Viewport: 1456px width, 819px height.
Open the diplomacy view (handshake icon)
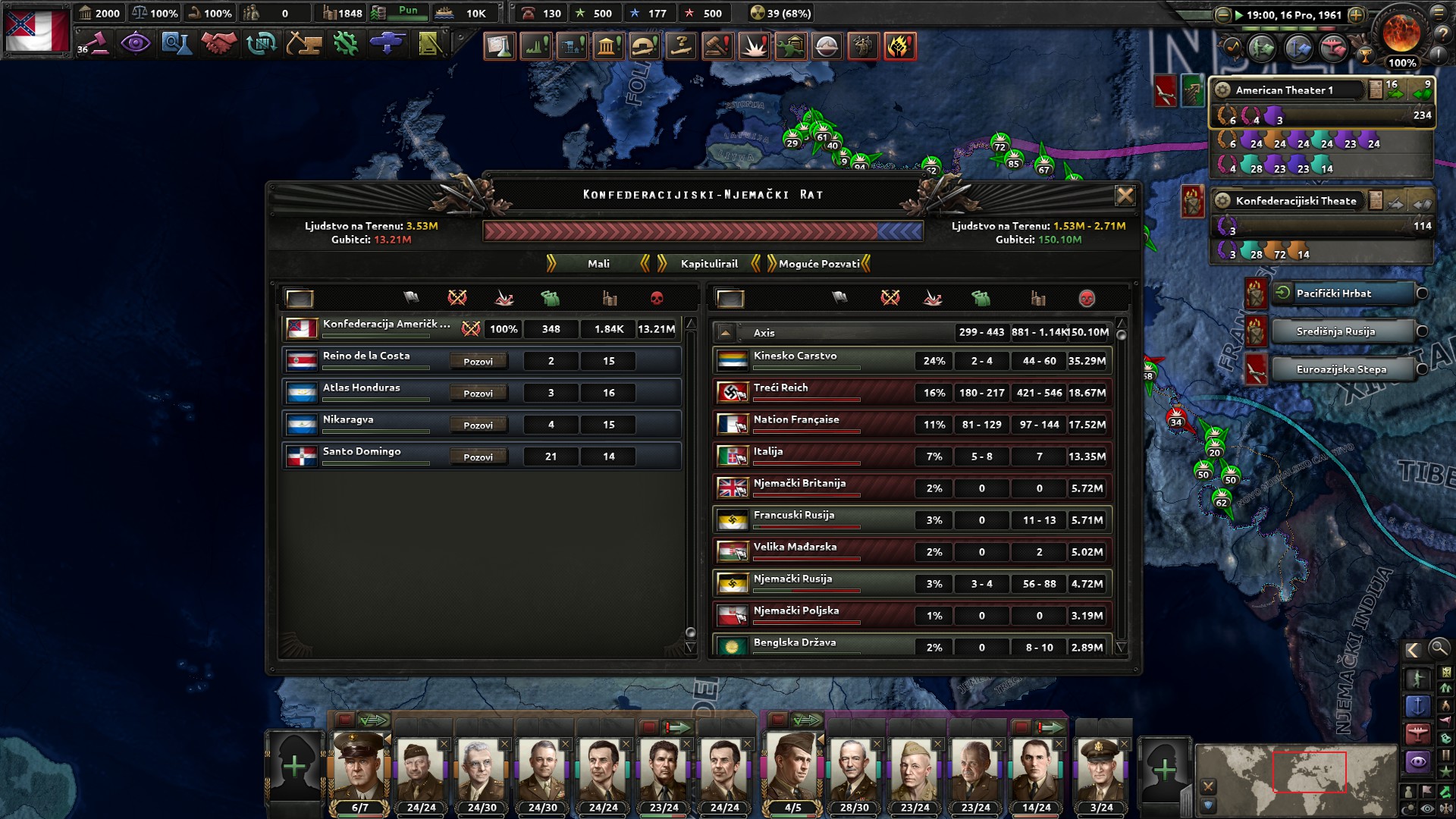pos(219,42)
